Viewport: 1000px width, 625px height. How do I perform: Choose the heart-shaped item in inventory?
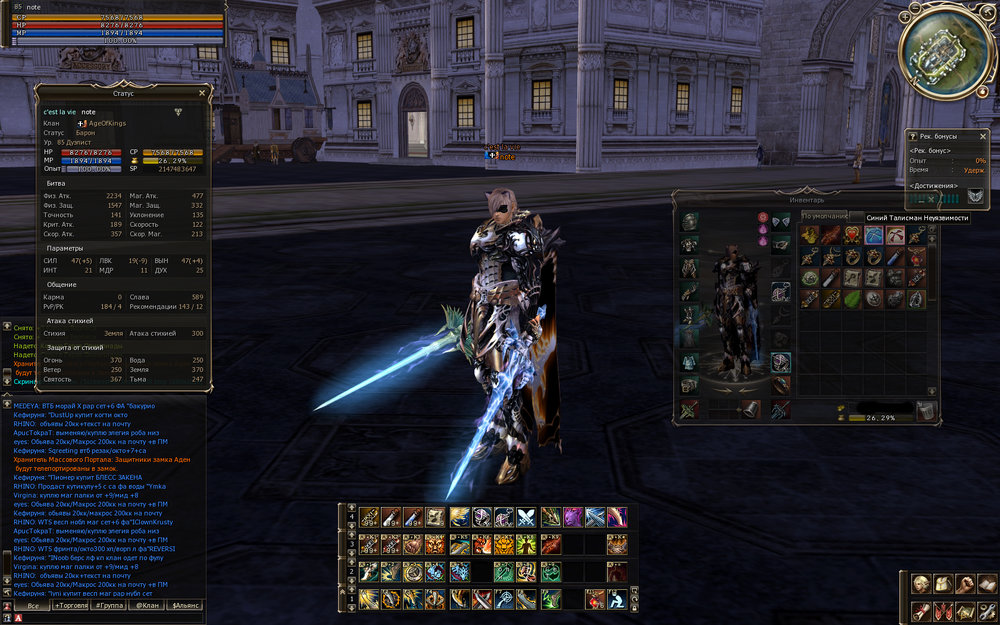click(x=851, y=235)
